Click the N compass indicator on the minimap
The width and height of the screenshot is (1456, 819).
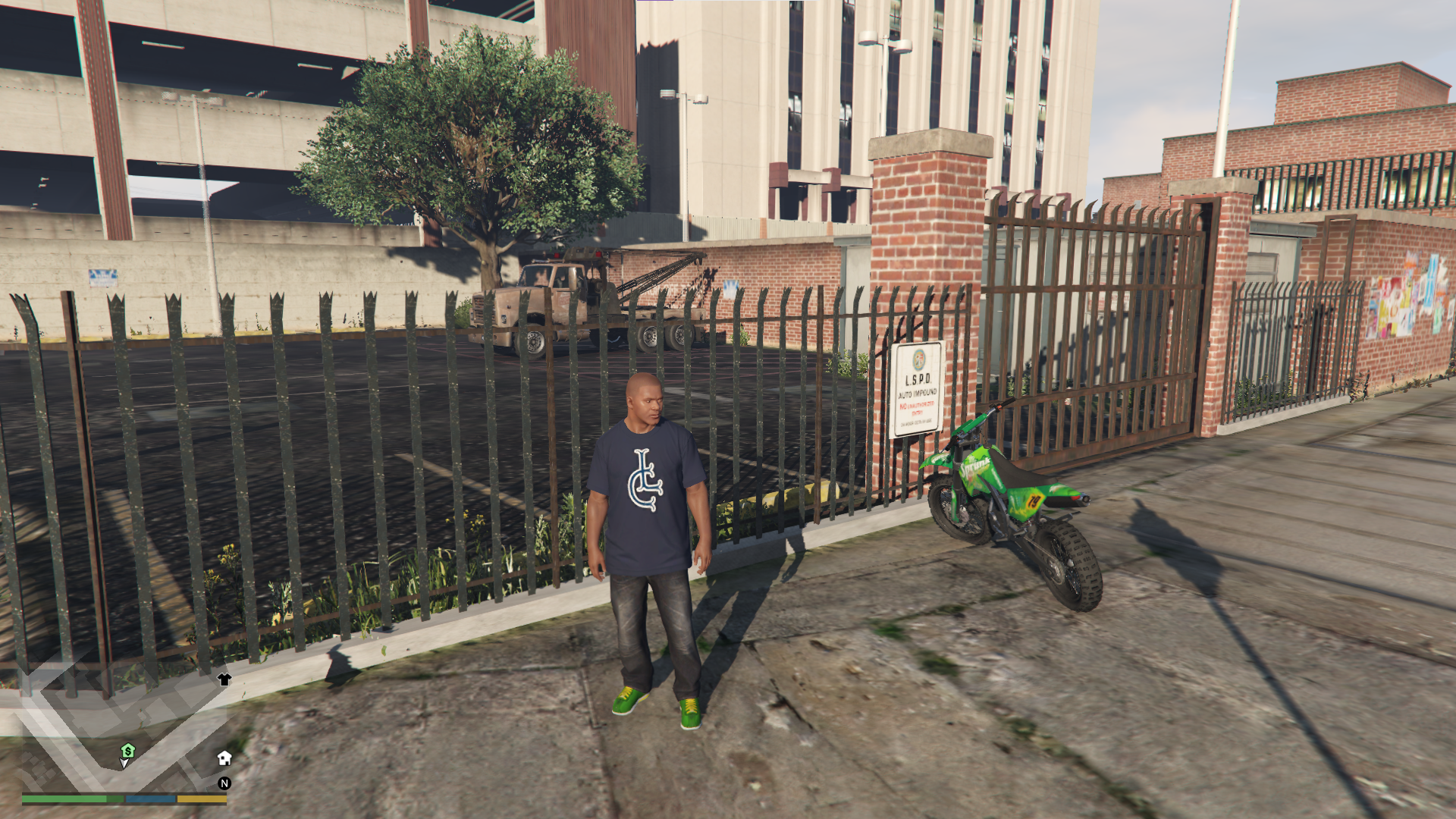coord(224,783)
